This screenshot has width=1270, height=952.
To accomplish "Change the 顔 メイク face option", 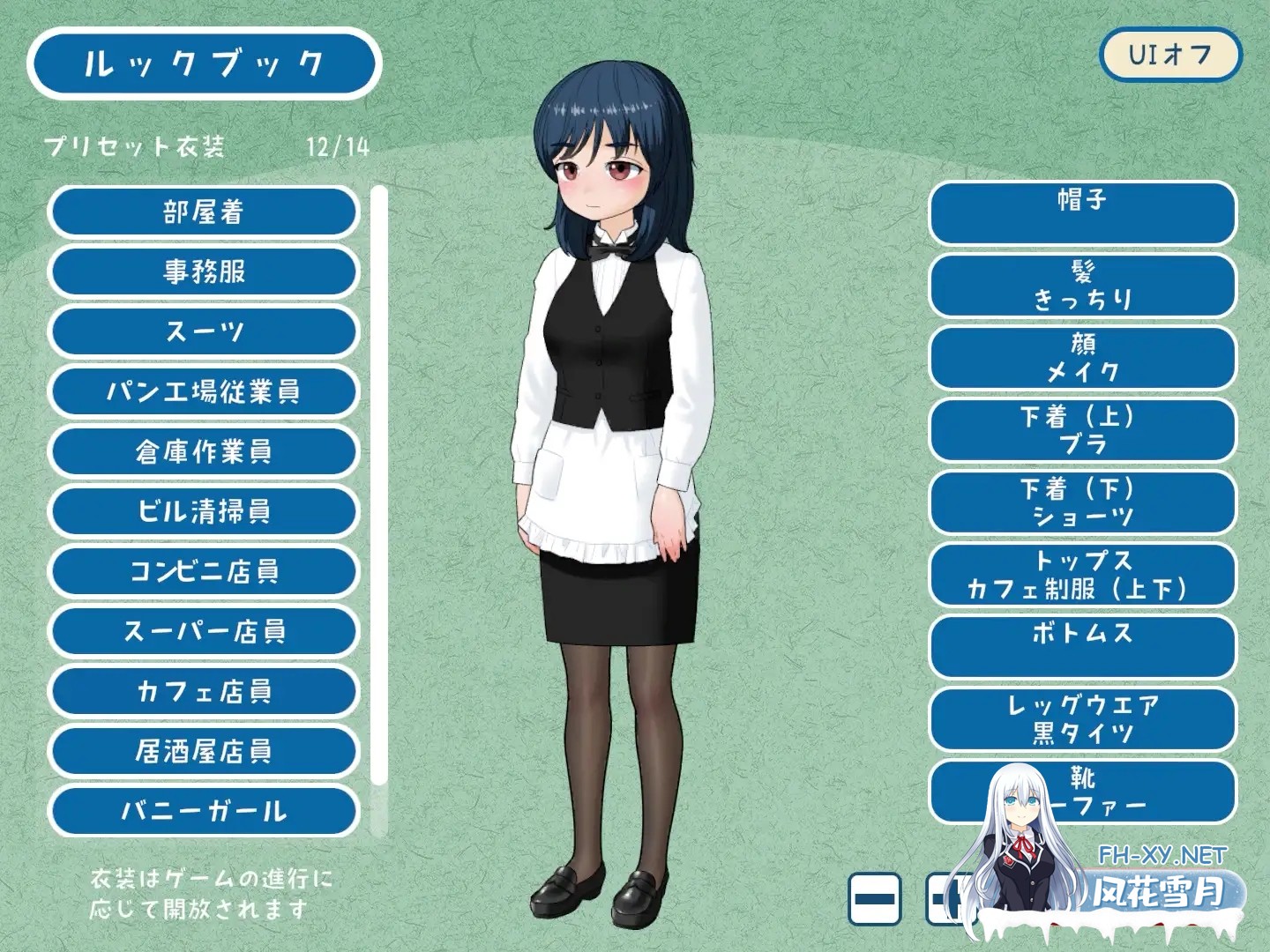I will [x=1083, y=358].
